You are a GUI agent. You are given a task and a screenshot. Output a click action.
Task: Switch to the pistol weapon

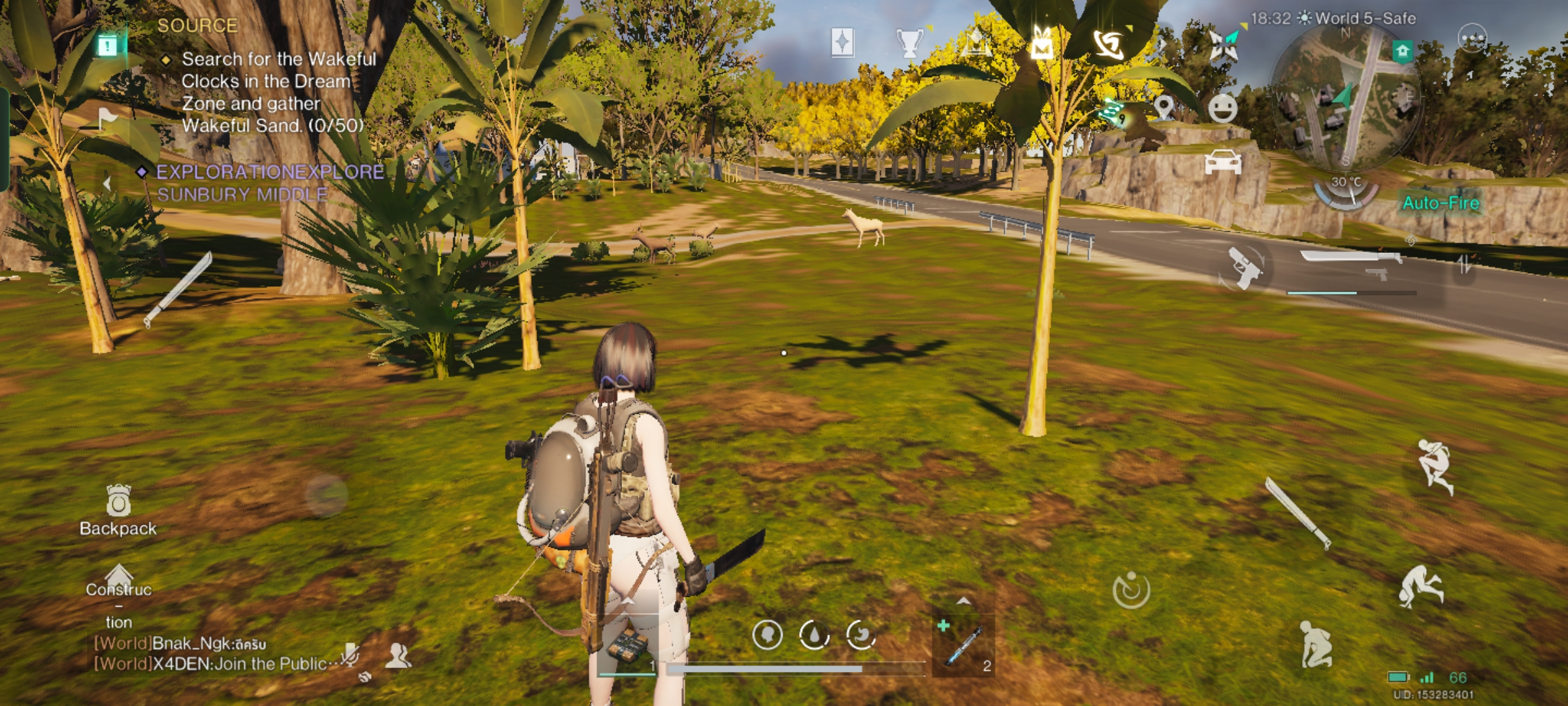[1243, 267]
